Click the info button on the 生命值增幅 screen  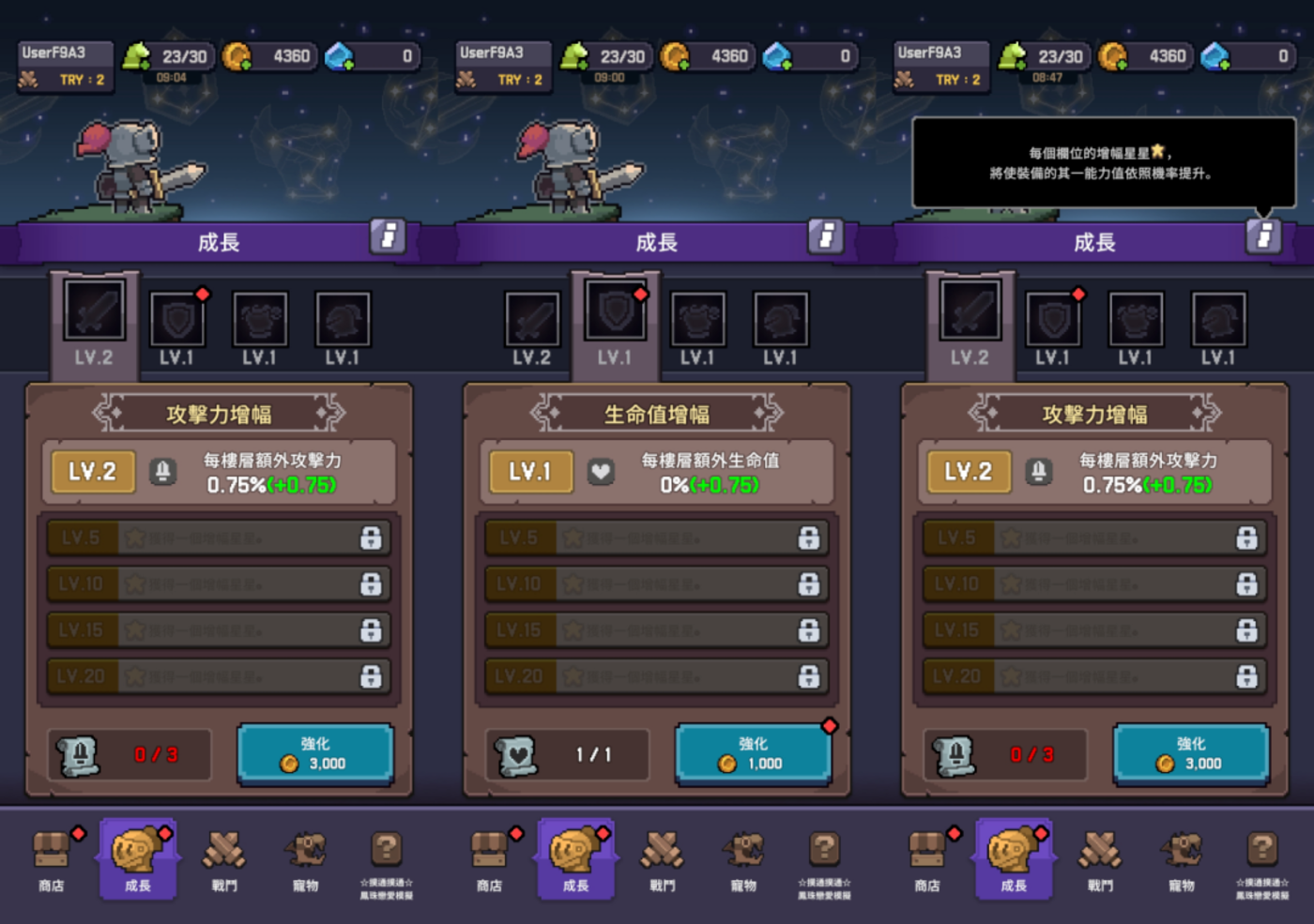[826, 236]
